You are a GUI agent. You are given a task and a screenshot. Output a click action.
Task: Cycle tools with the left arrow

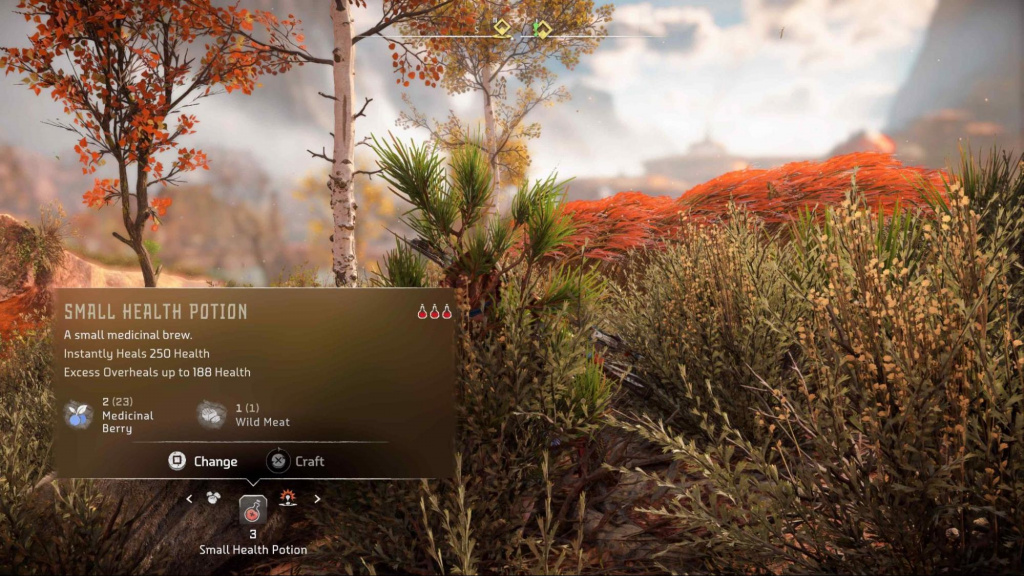pyautogui.click(x=189, y=498)
